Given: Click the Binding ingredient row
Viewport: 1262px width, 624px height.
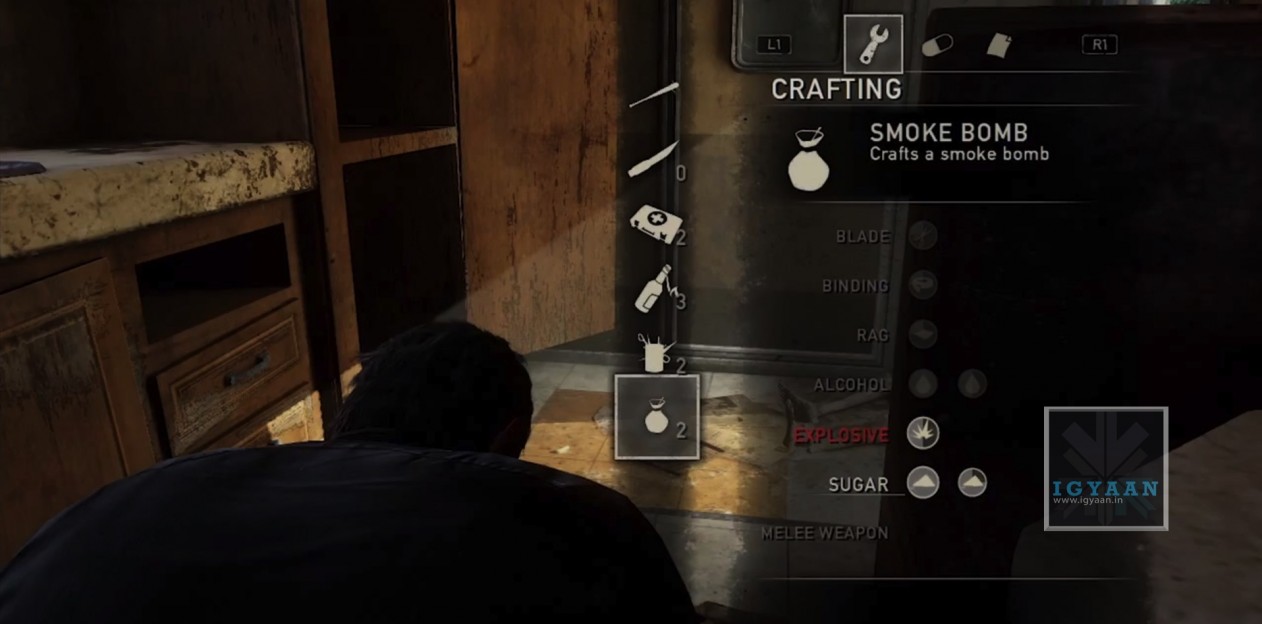Looking at the screenshot, I should [855, 285].
